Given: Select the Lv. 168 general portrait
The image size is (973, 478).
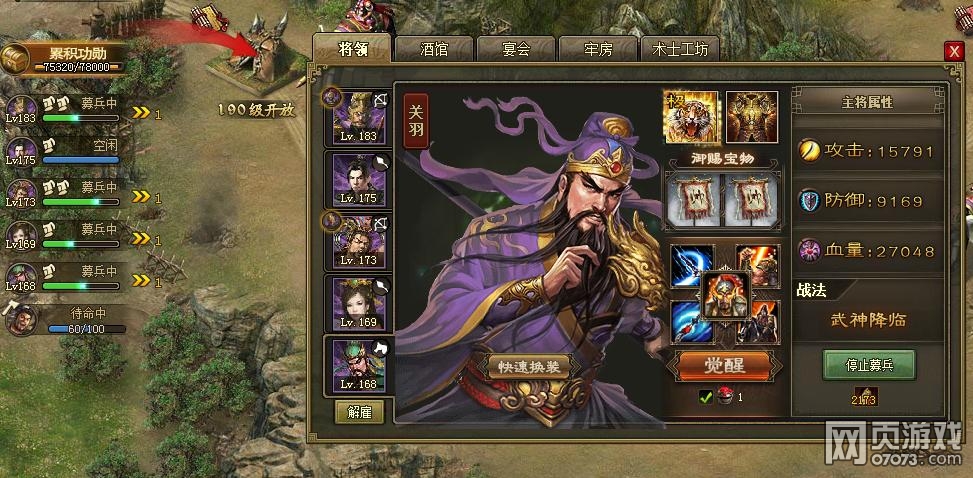Looking at the screenshot, I should 359,364.
